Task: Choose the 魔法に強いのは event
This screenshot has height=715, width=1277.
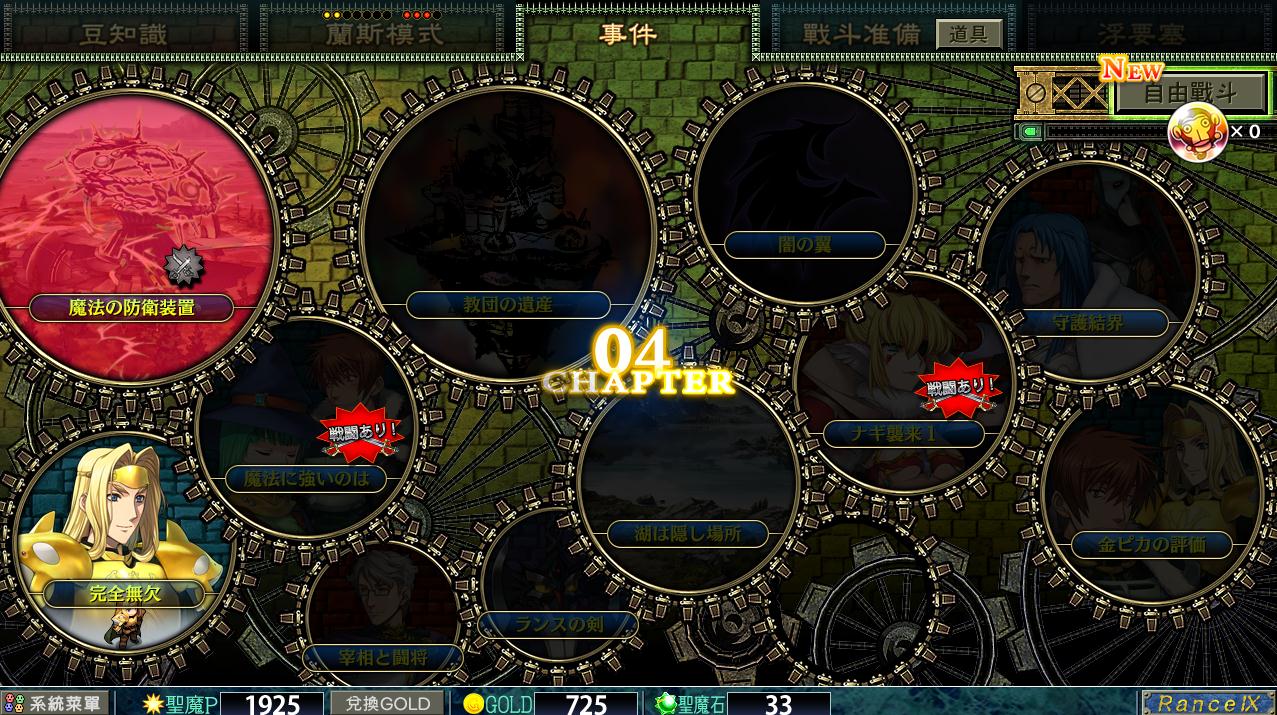Action: (x=306, y=478)
